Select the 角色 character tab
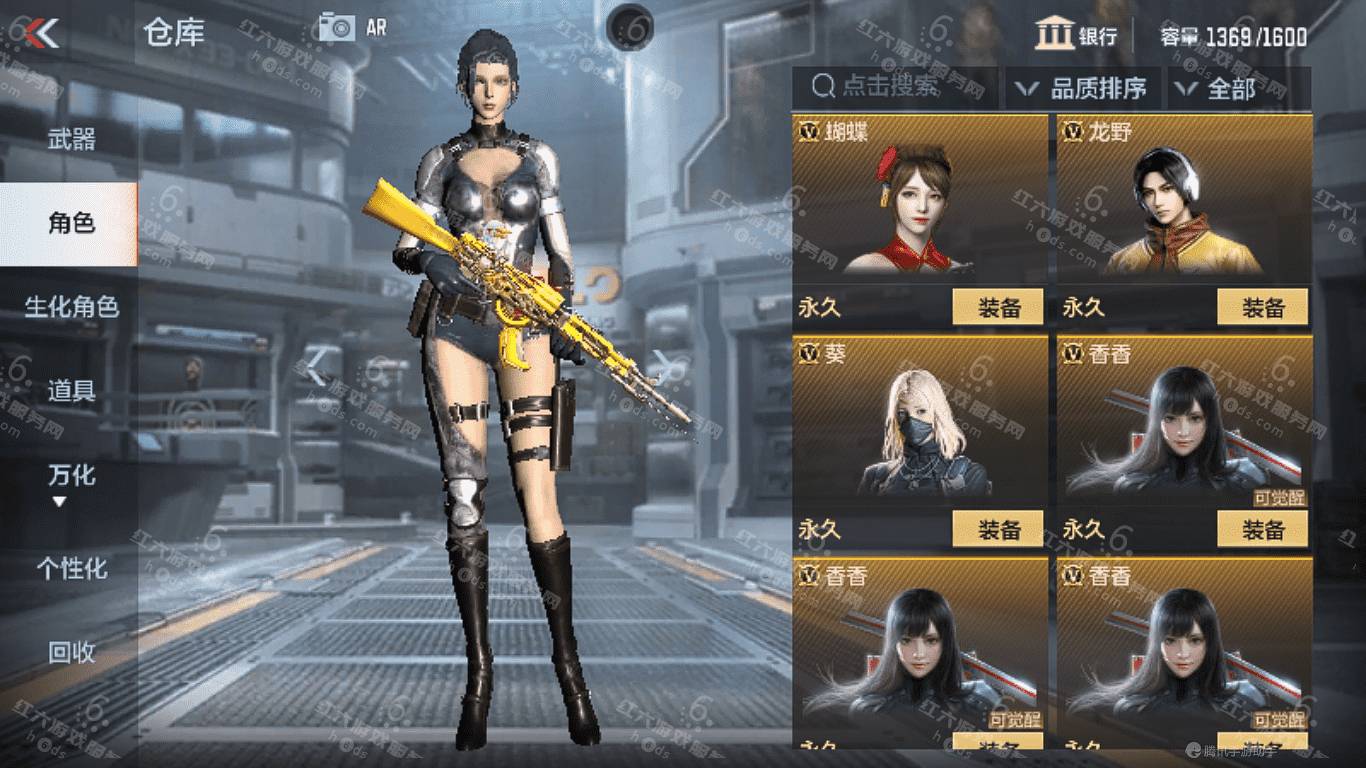The image size is (1366, 768). (71, 223)
